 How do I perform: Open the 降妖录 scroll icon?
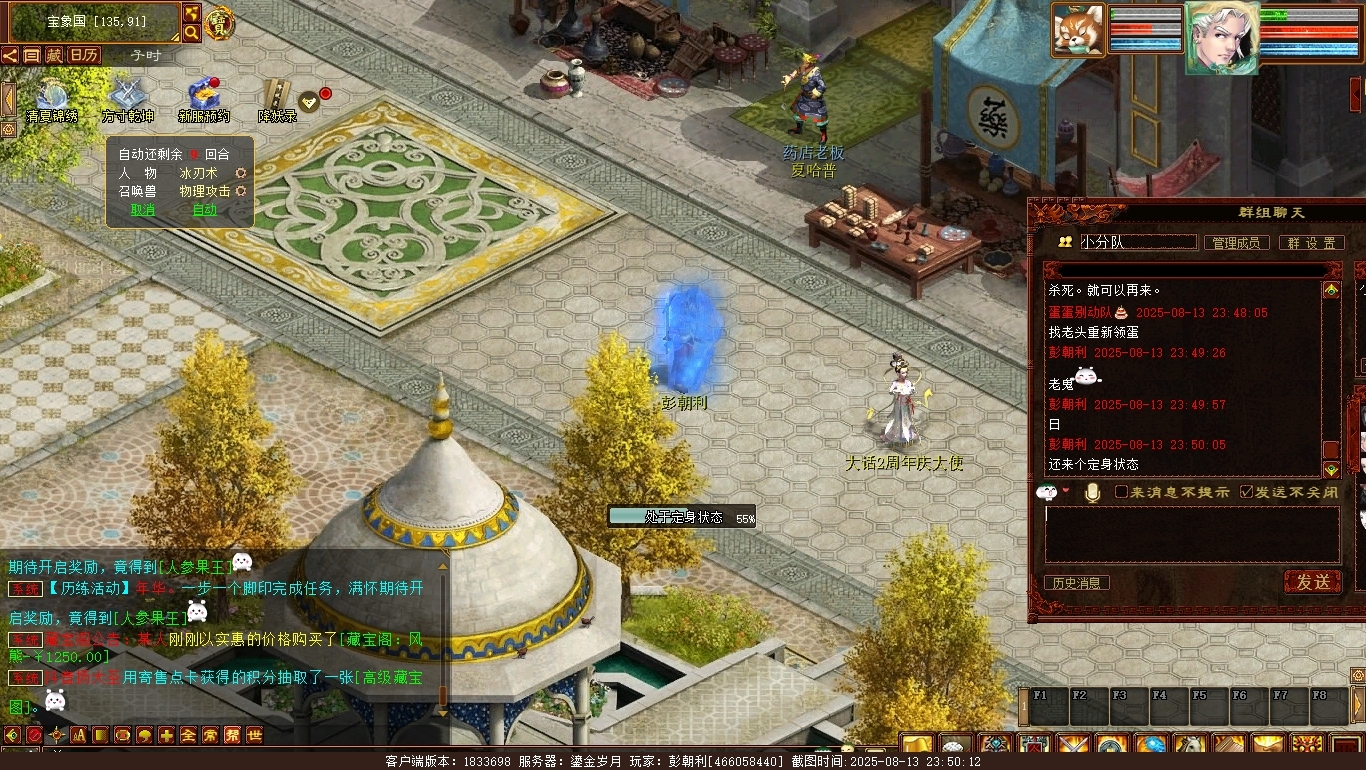coord(277,99)
